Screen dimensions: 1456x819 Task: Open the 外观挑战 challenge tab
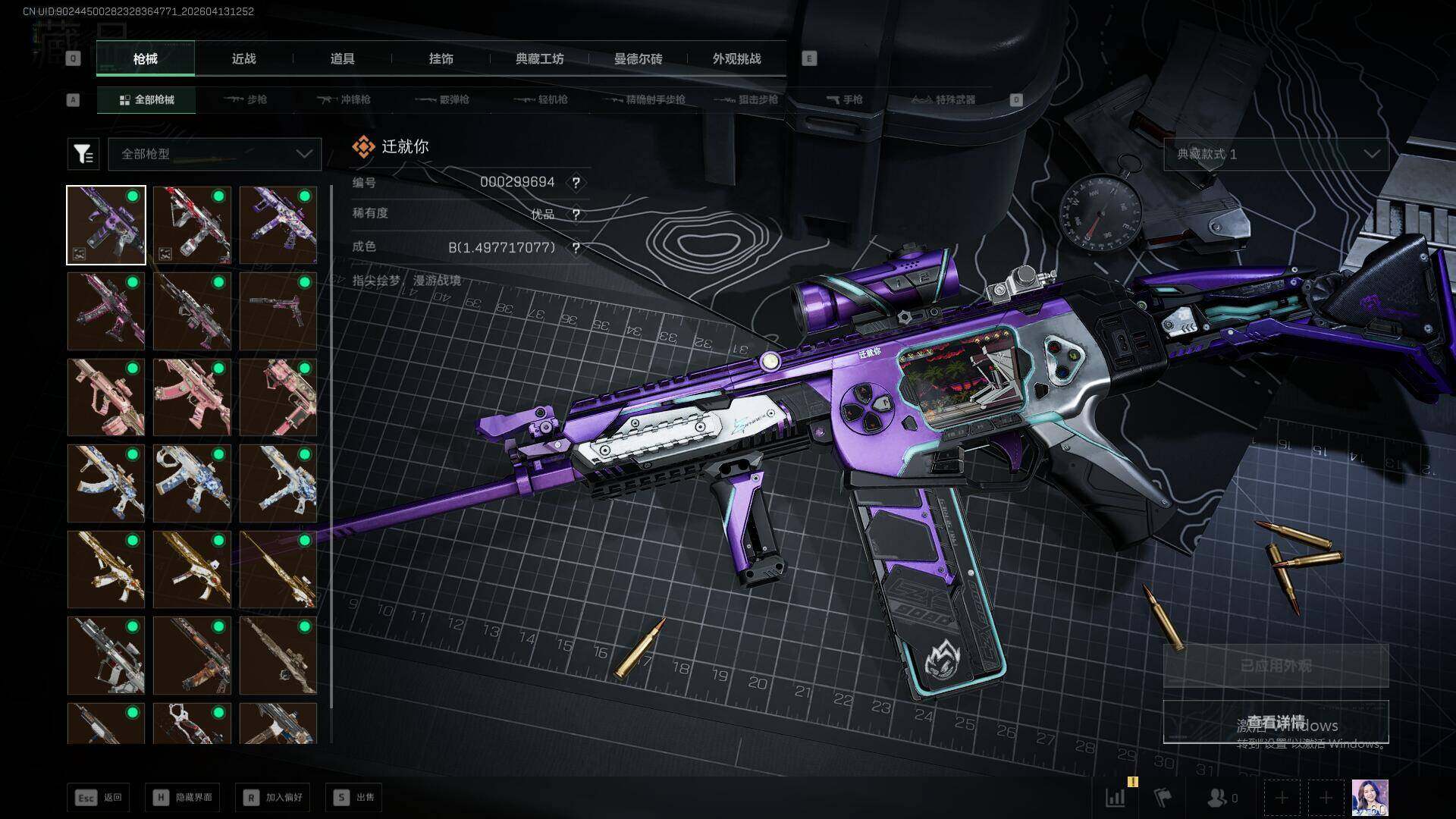[x=736, y=58]
